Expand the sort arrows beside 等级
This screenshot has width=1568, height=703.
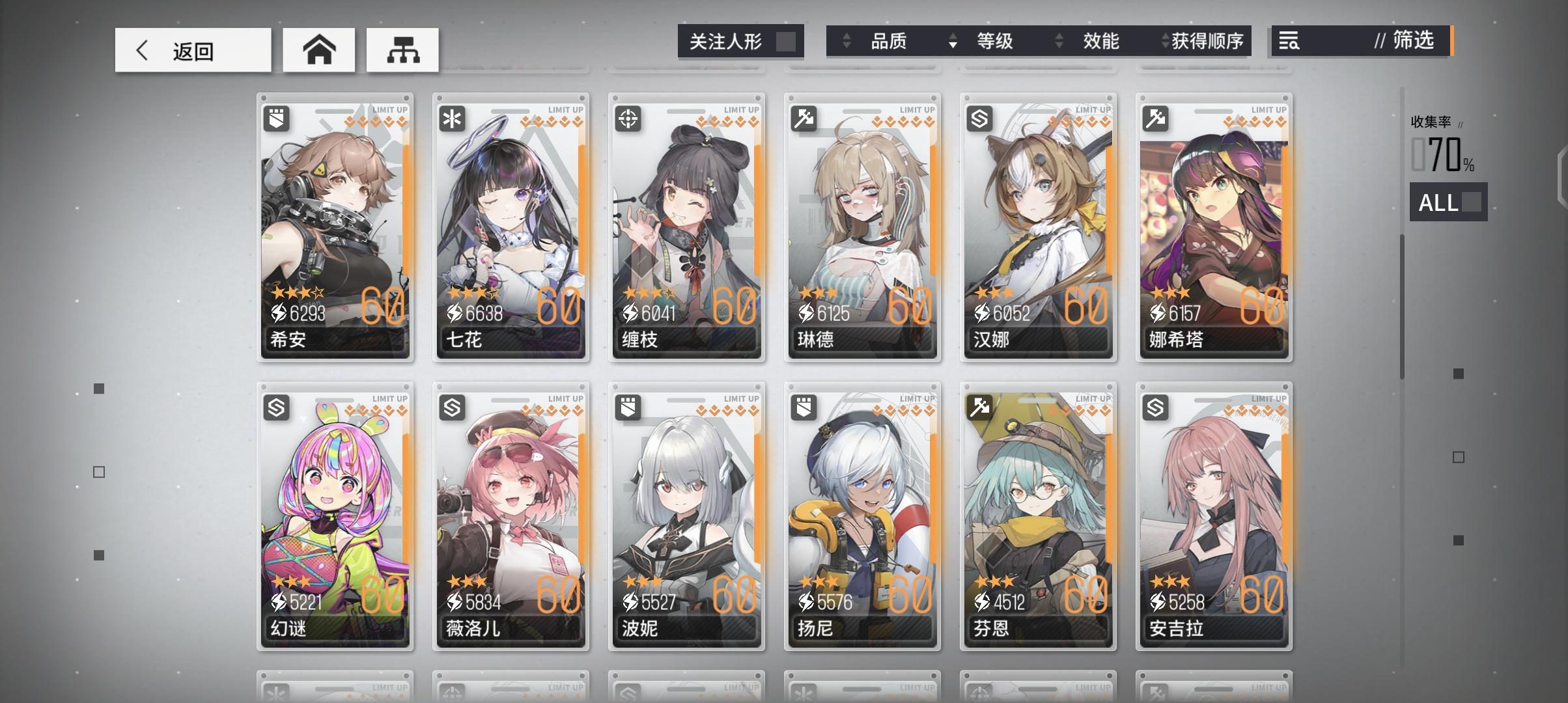[953, 41]
